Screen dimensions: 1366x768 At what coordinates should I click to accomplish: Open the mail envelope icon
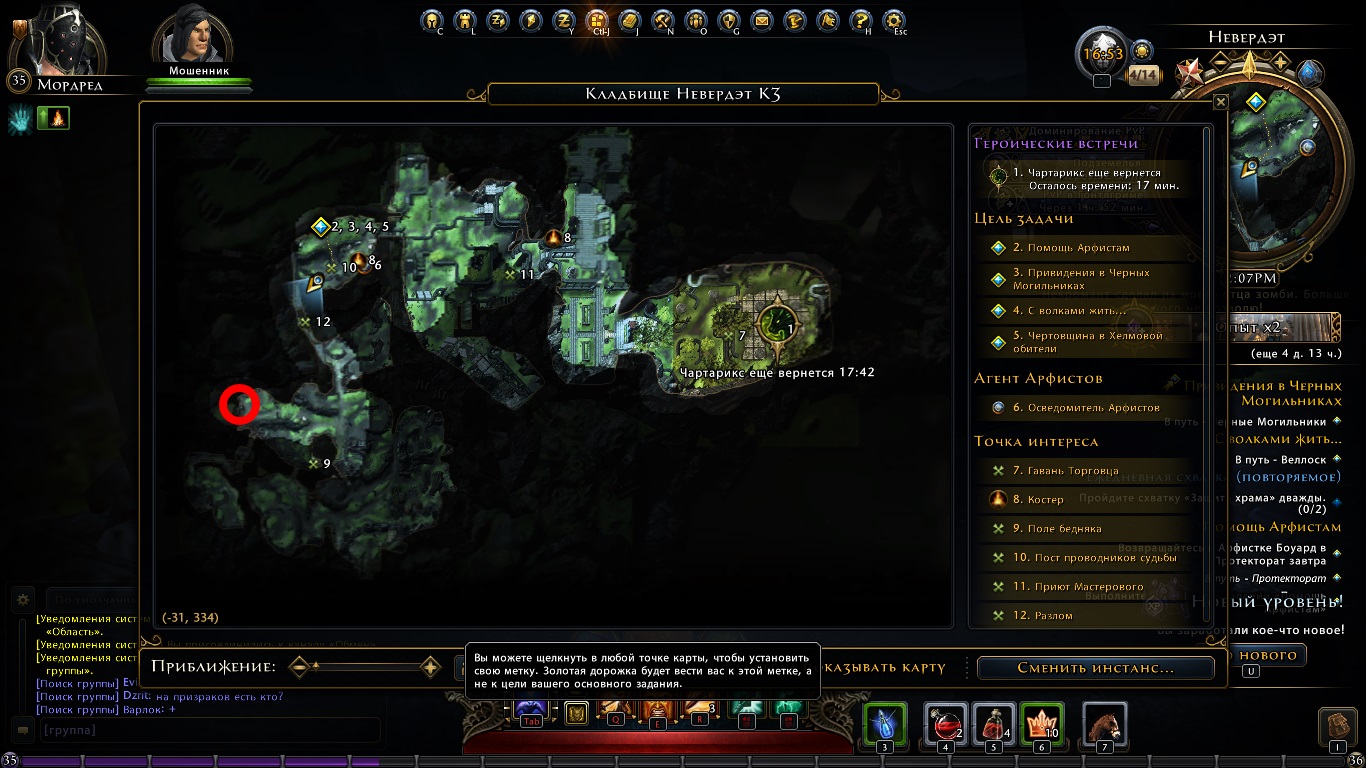coord(762,20)
